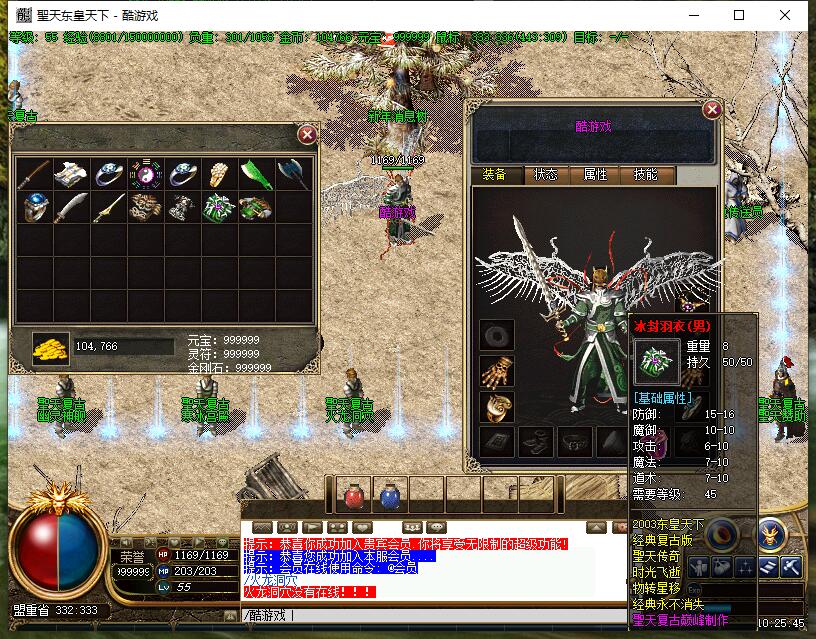Screen dimensions: 816x639
Task: Choose the blue gem ring in inventory
Action: click(x=34, y=208)
